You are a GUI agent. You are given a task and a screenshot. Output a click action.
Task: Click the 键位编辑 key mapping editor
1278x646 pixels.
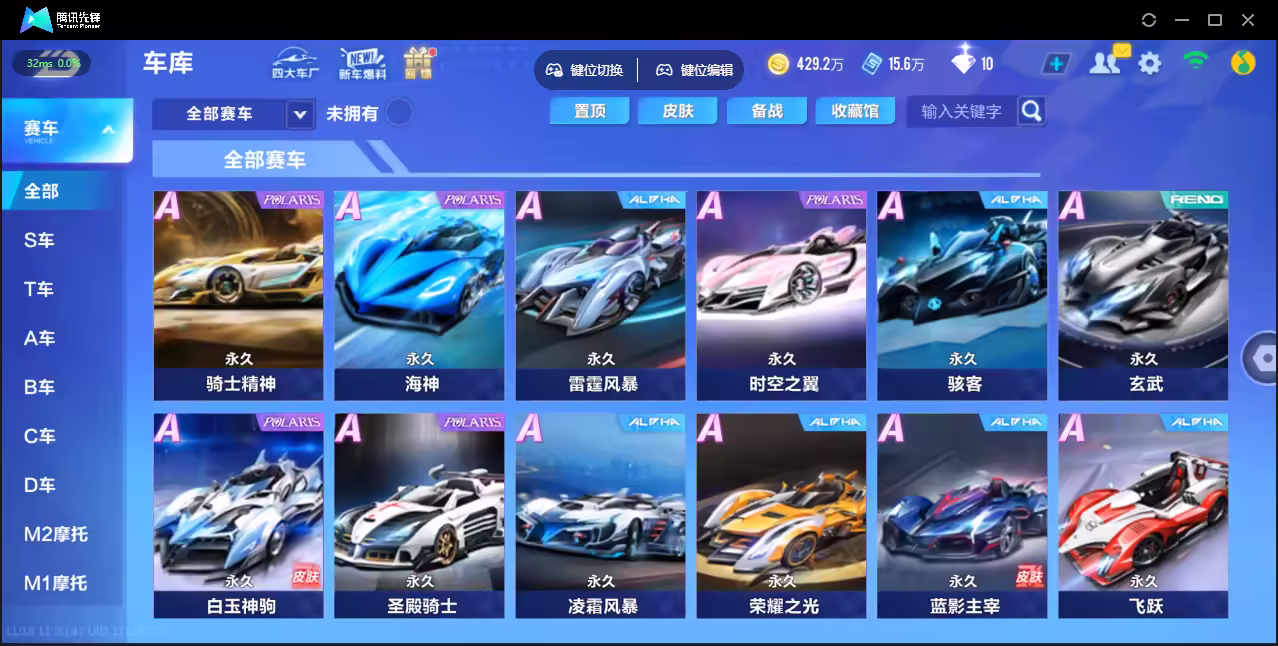tap(696, 70)
